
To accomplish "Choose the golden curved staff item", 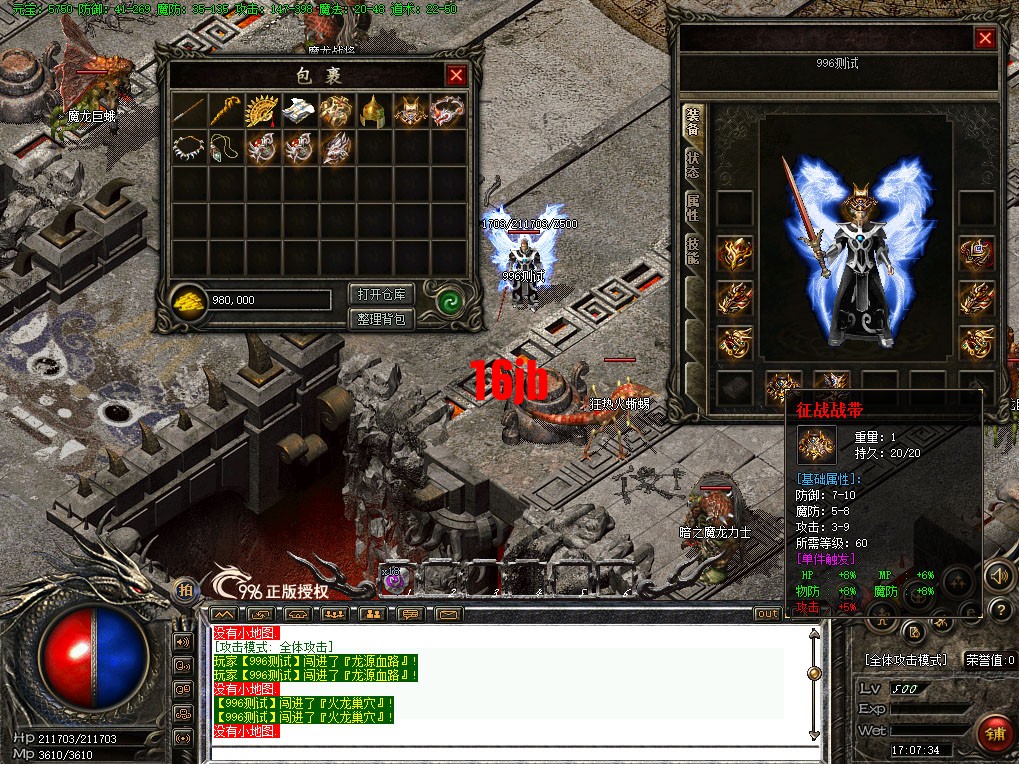I will pyautogui.click(x=226, y=111).
